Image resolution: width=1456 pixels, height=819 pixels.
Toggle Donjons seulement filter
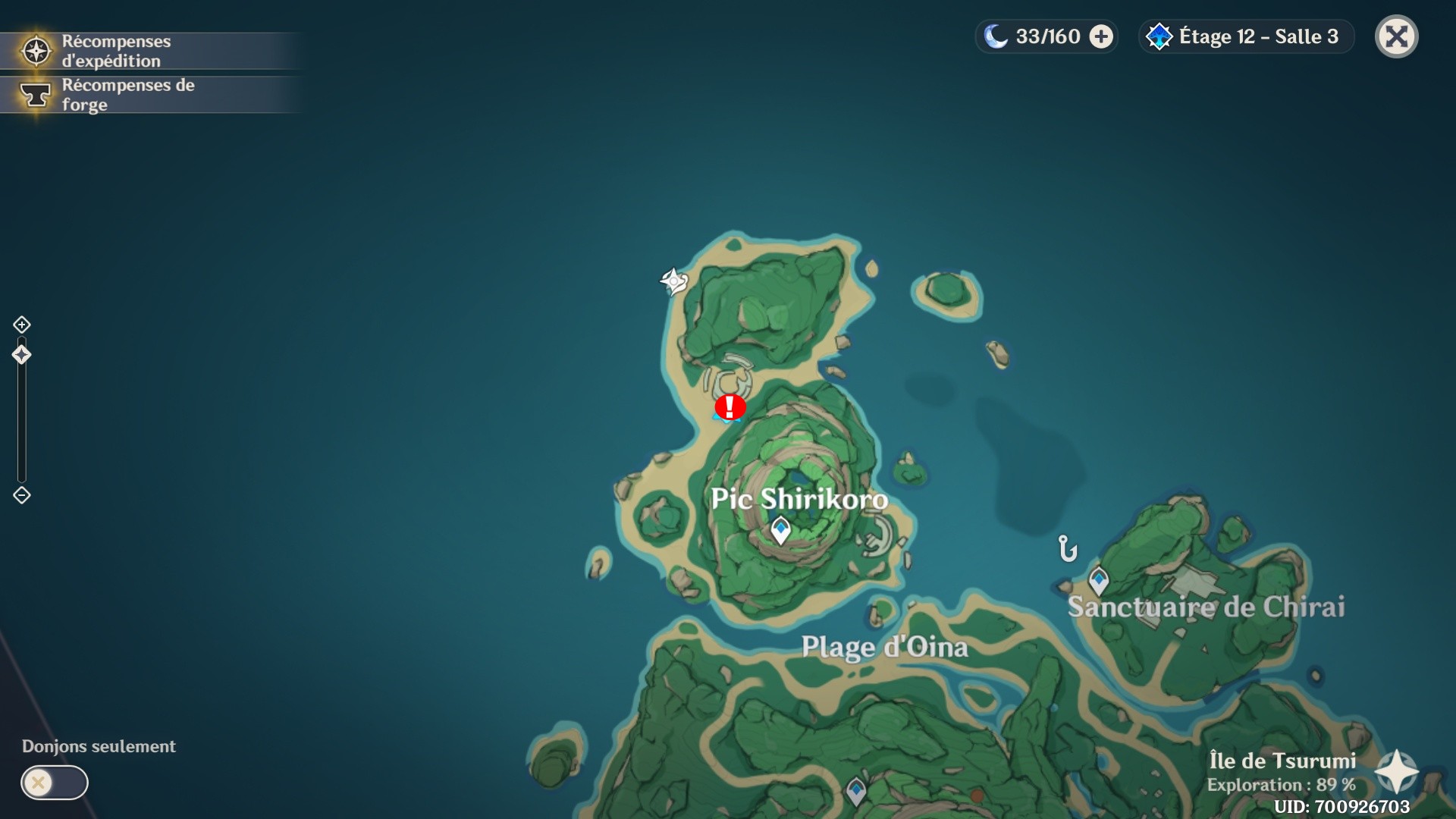pyautogui.click(x=55, y=783)
